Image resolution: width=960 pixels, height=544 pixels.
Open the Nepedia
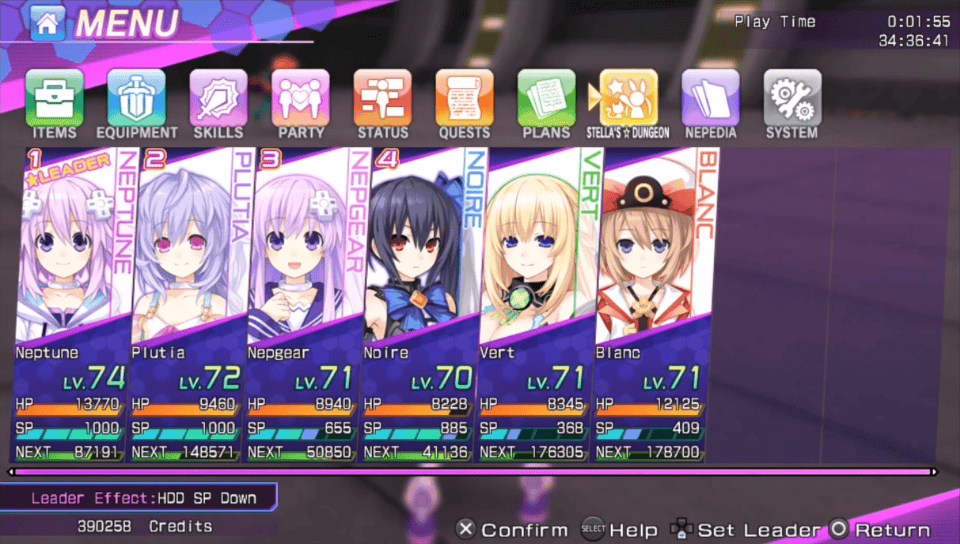point(710,98)
